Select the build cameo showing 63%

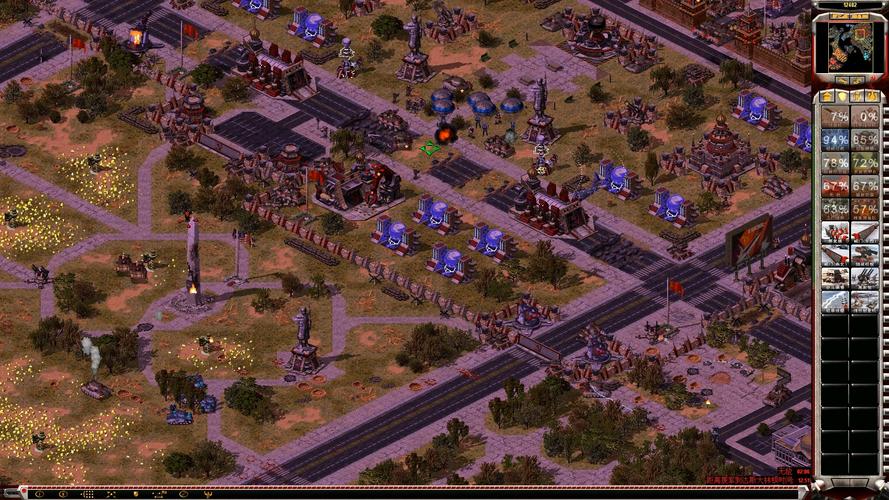click(835, 208)
